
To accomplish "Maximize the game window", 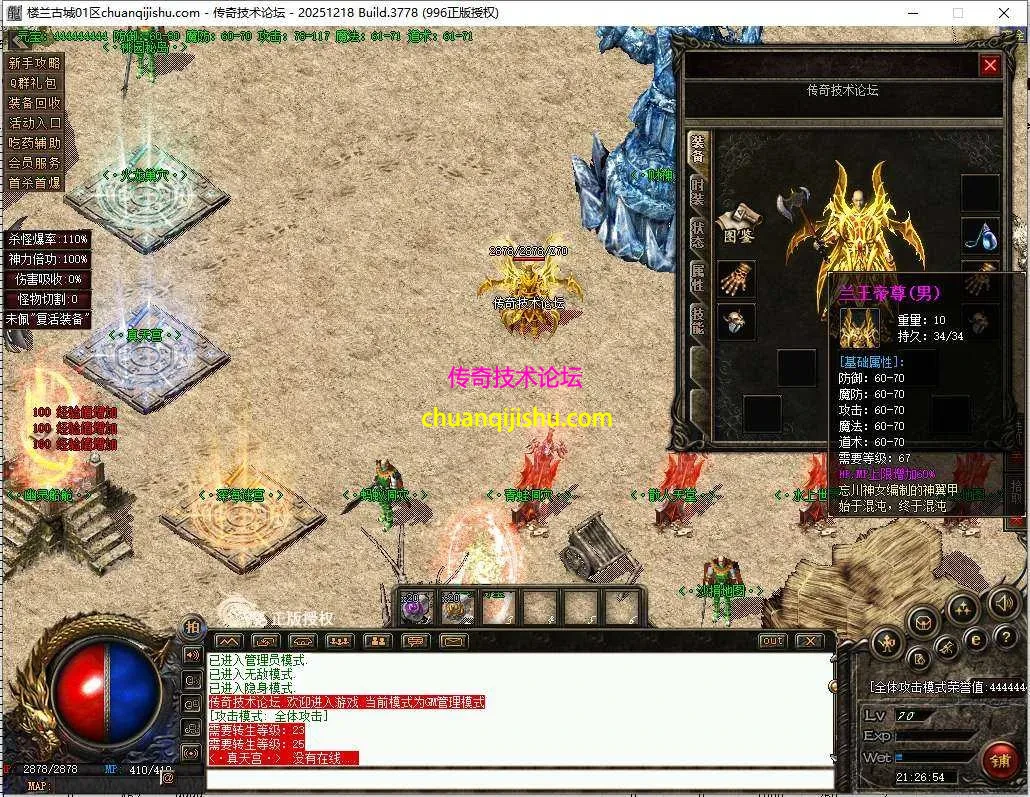I will coord(958,13).
